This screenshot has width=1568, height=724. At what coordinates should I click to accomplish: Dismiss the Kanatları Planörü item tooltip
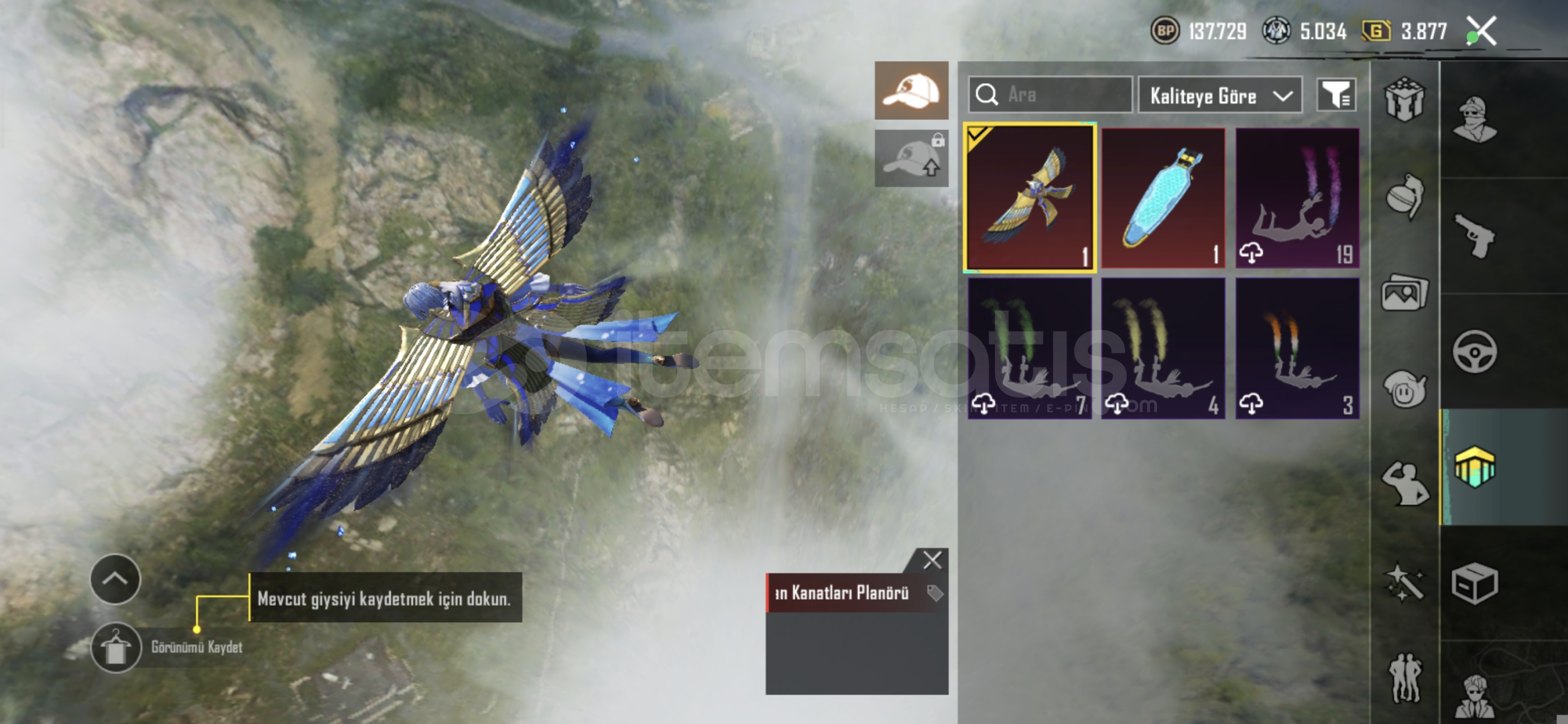click(932, 560)
